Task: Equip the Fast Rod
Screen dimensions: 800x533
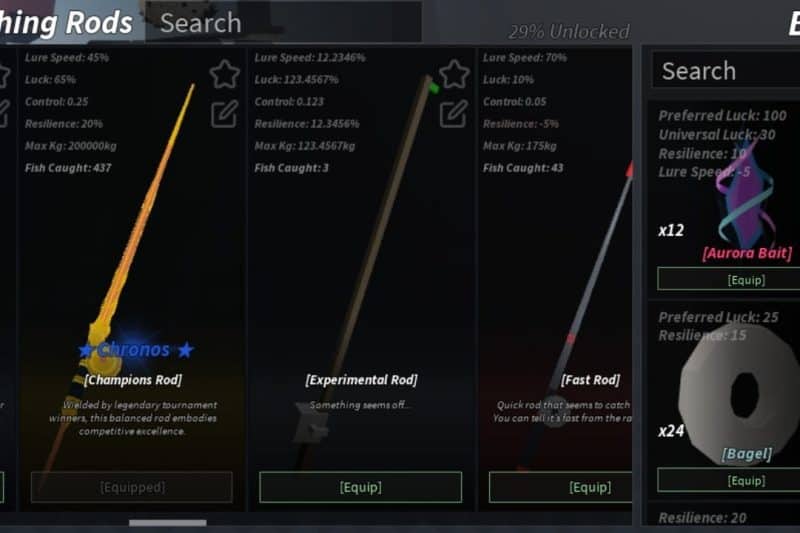Action: (560, 487)
